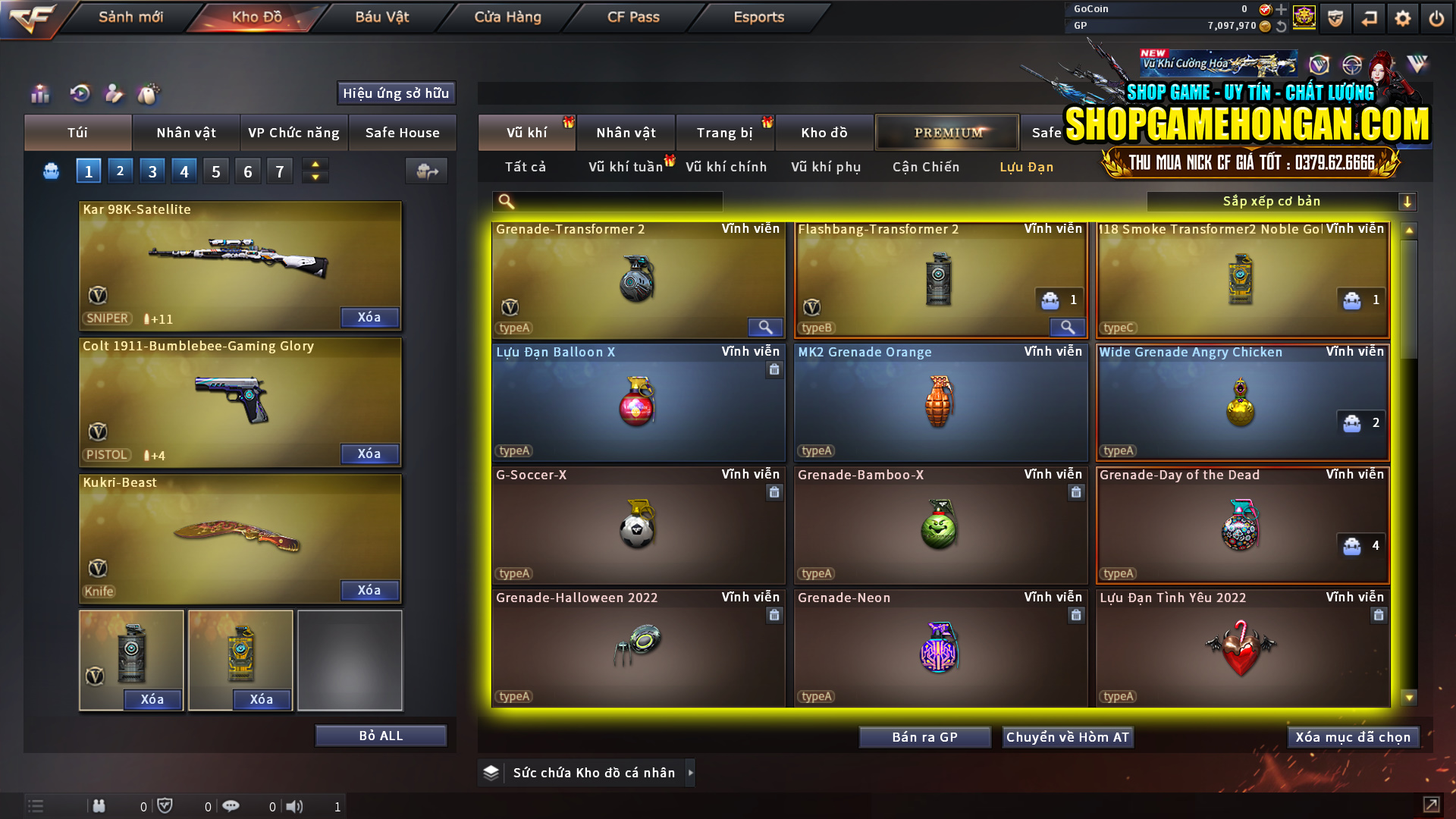The height and width of the screenshot is (819, 1456).
Task: Select the magnifier icon on Grenade-Transformer 2
Action: 764,327
